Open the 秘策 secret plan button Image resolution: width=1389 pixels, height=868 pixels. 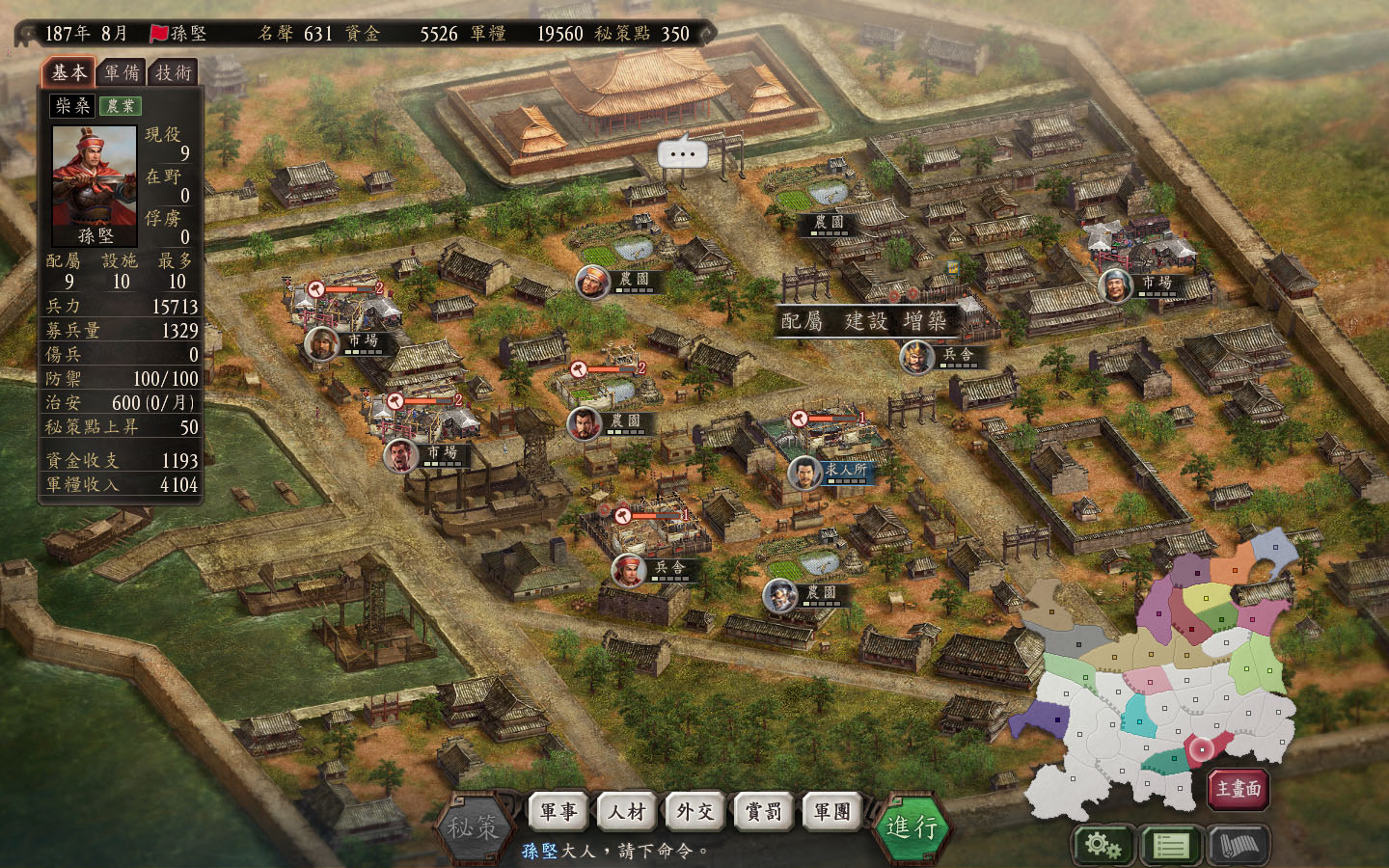click(x=473, y=827)
